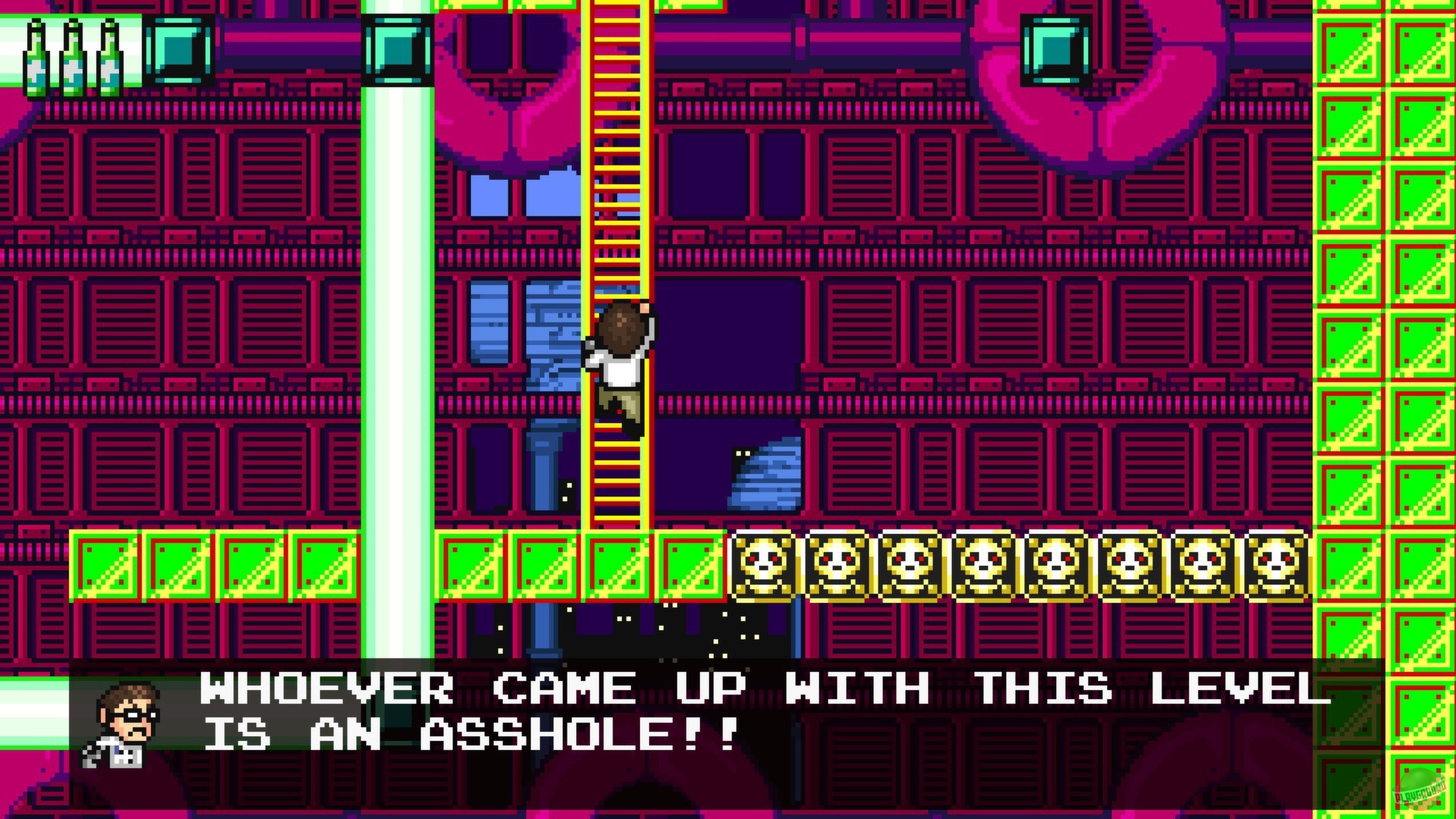Click the PlayGround watermark logo
This screenshot has width=1456, height=819.
click(x=1417, y=789)
